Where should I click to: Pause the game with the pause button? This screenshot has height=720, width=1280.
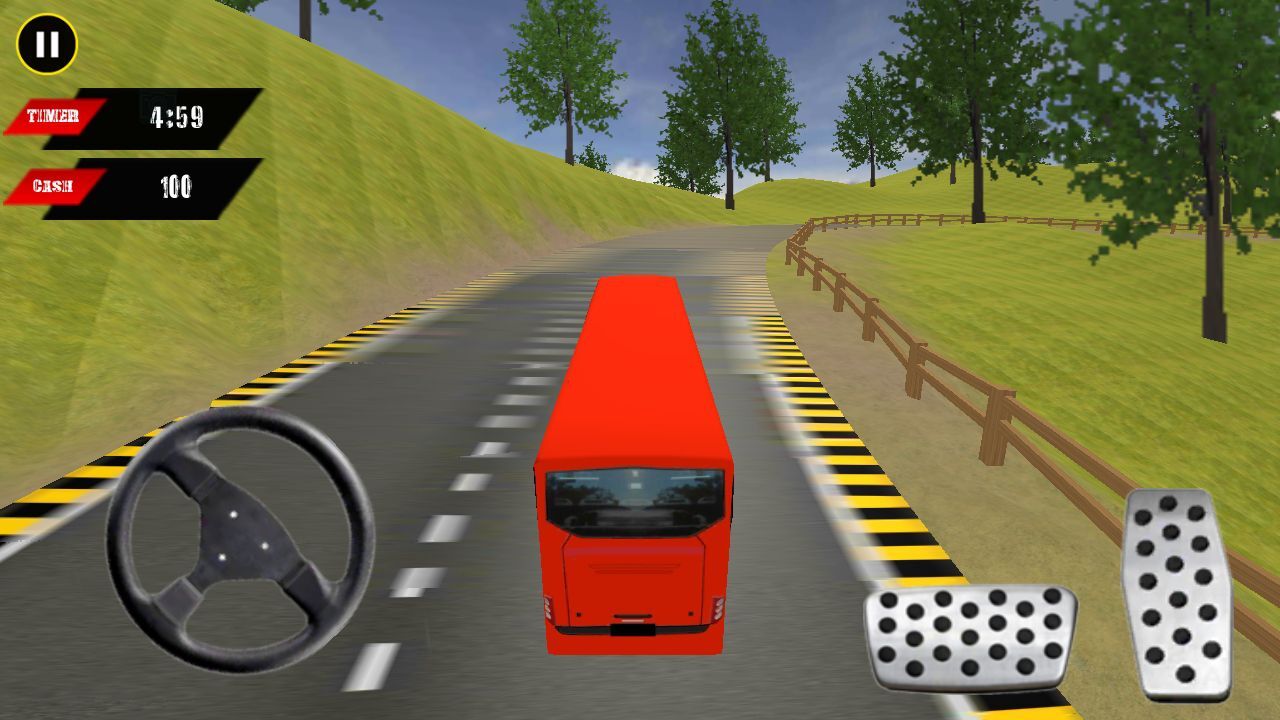point(47,44)
